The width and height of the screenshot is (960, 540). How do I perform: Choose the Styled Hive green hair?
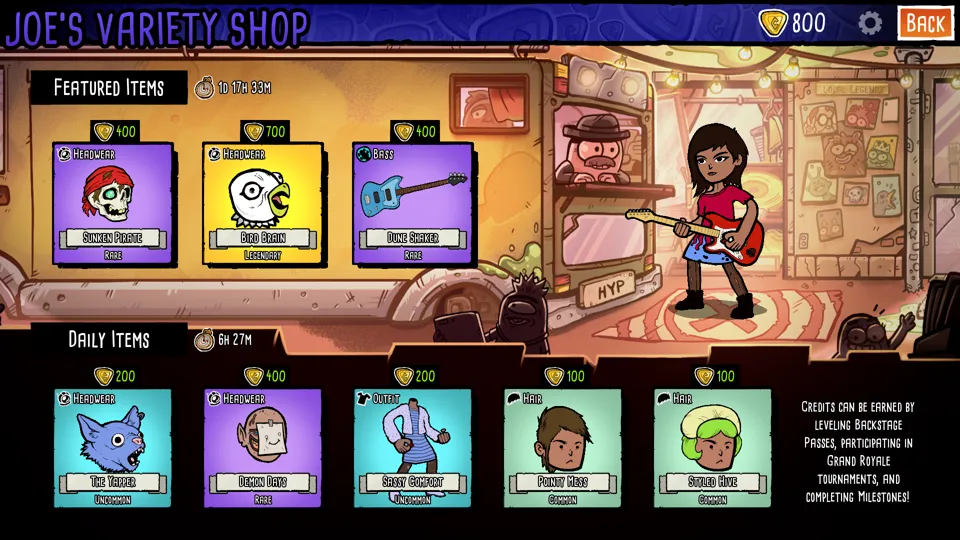(x=712, y=447)
